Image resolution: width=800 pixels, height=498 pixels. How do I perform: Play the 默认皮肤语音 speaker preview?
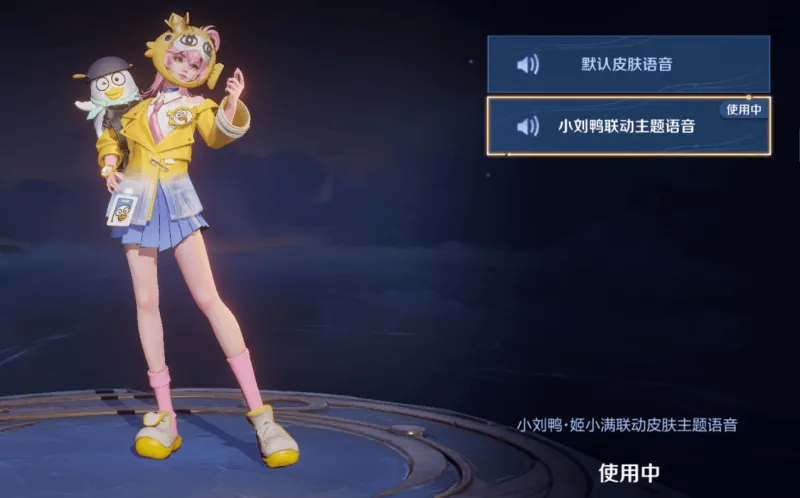pos(527,65)
